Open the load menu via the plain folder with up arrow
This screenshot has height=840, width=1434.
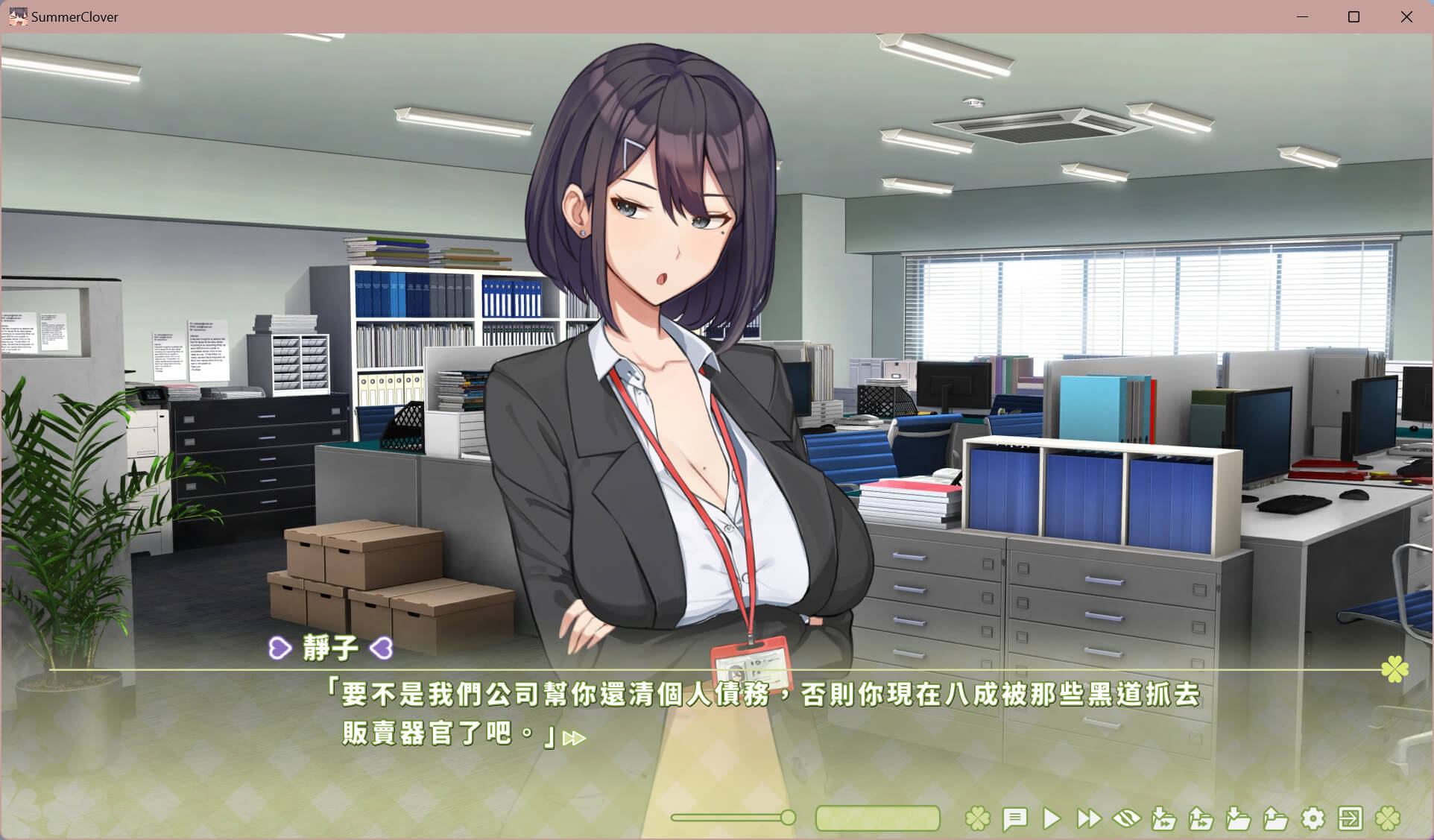point(1275,818)
